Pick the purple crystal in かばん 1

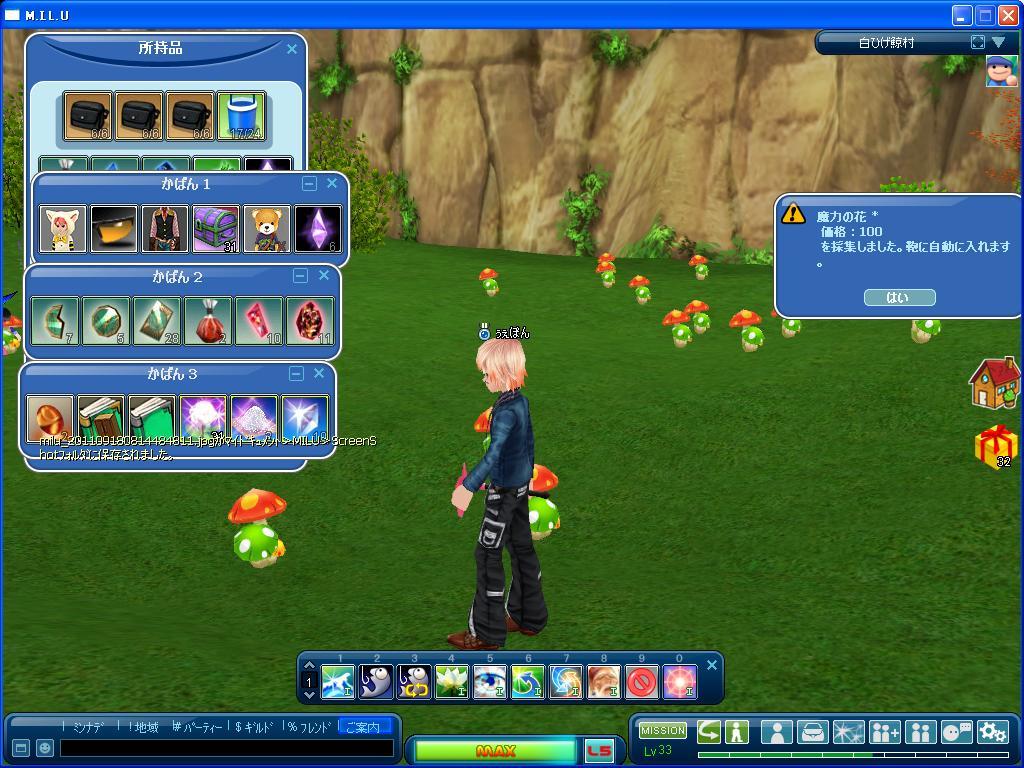(x=317, y=229)
